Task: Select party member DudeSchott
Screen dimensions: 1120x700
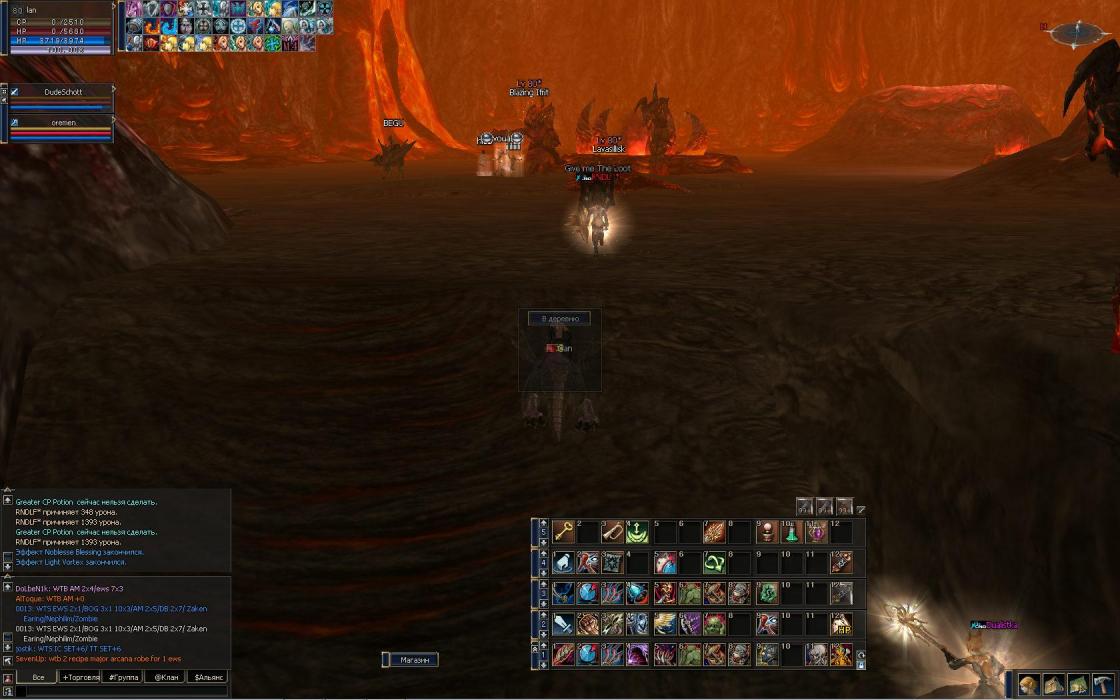Action: [61, 91]
